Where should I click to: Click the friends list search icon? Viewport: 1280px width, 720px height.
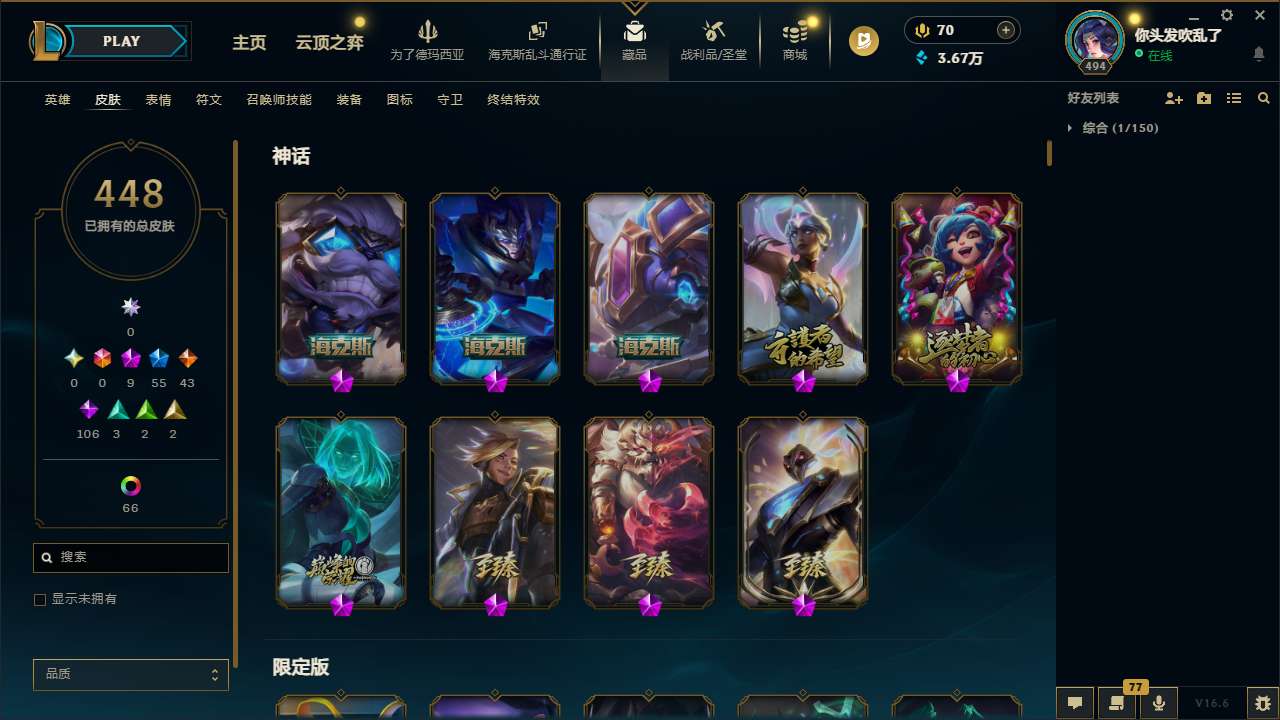(1264, 98)
